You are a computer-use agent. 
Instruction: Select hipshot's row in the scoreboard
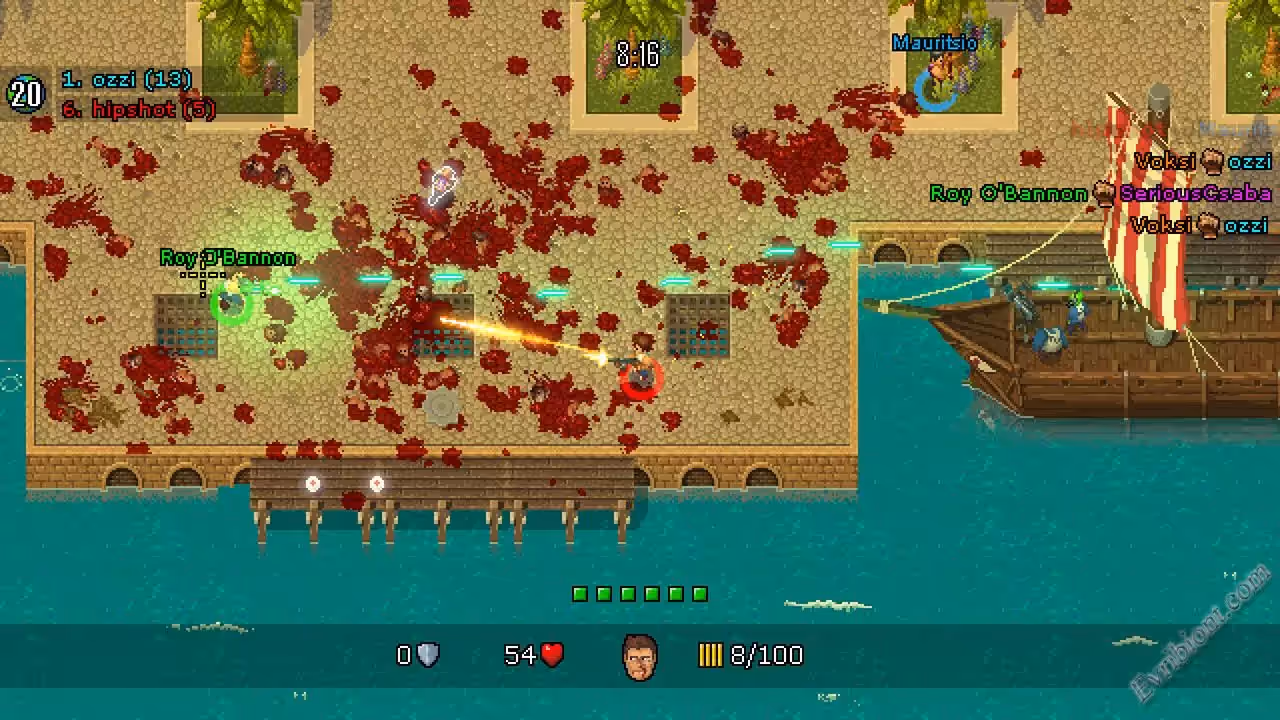click(138, 110)
